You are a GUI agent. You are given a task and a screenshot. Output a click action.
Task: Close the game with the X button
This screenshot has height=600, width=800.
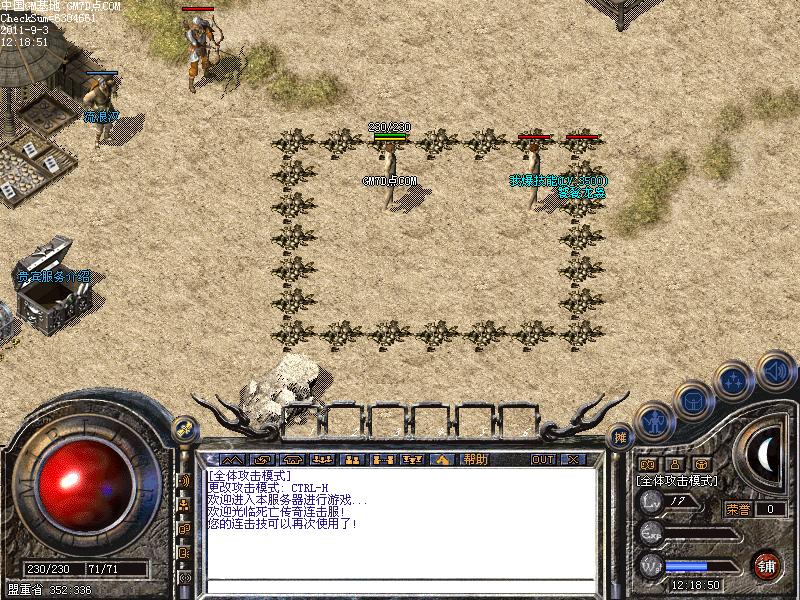(573, 459)
